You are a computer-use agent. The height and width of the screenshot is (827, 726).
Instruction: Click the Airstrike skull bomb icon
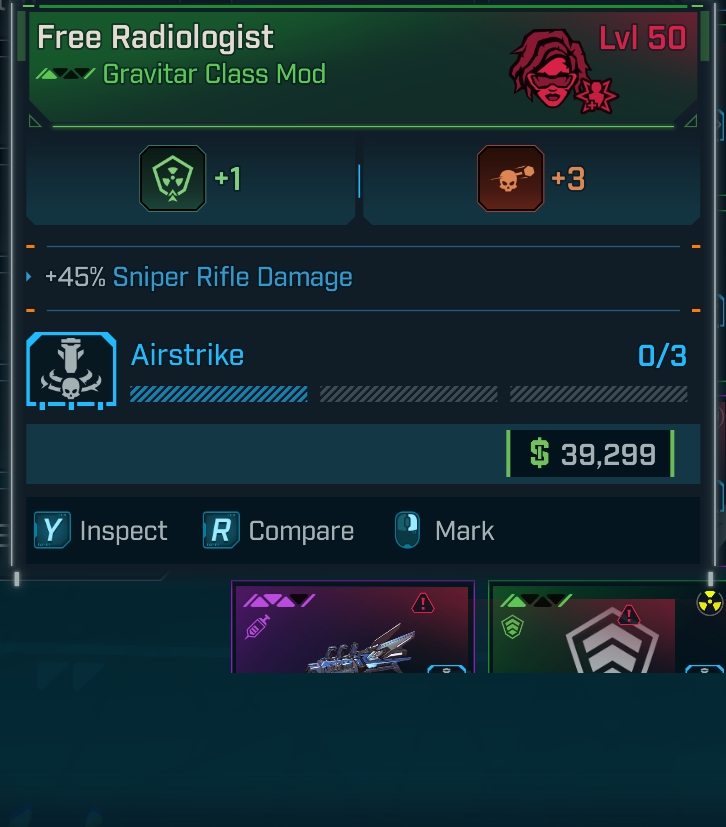(71, 369)
